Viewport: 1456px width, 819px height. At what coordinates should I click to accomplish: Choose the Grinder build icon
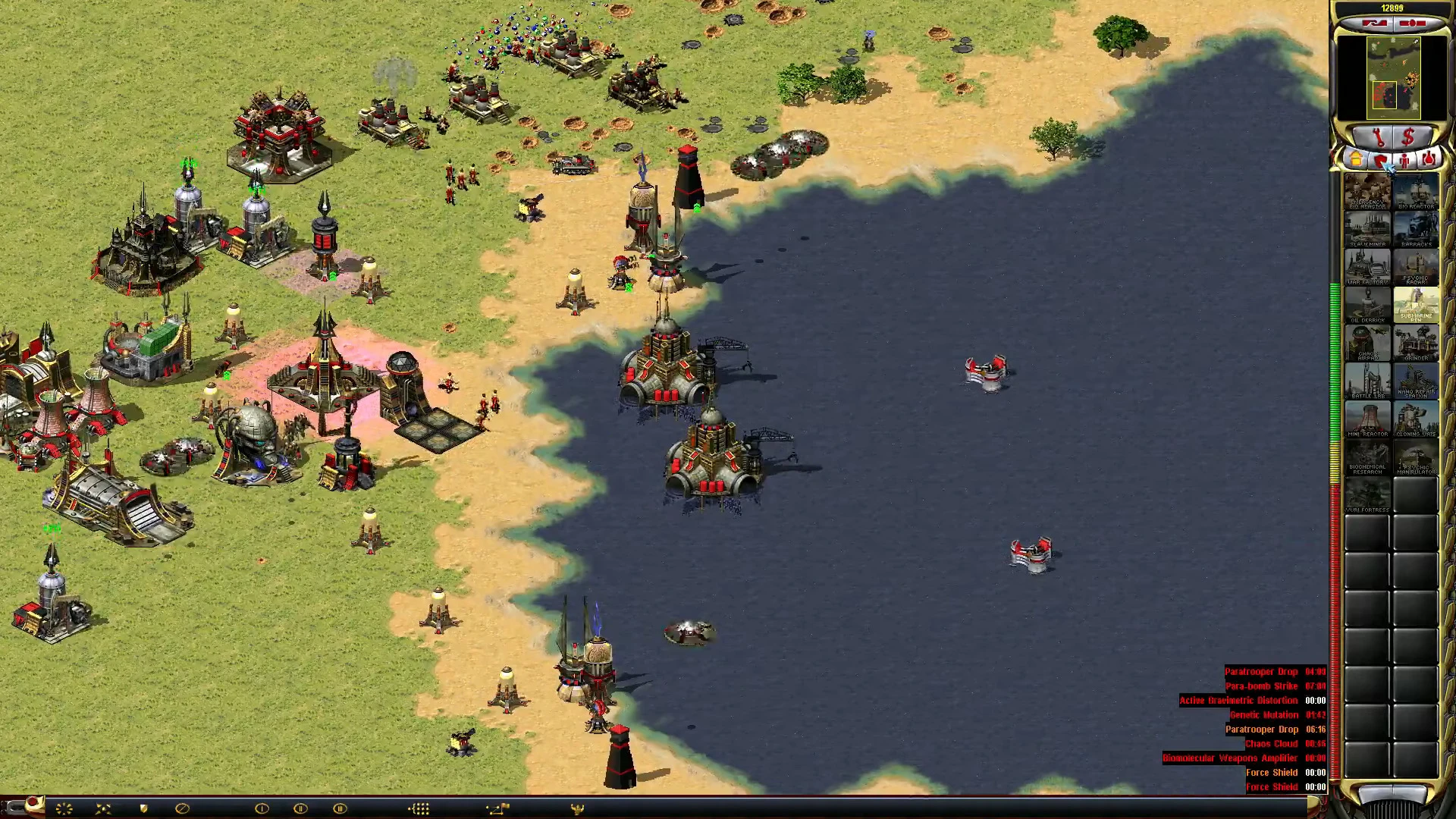[1416, 344]
